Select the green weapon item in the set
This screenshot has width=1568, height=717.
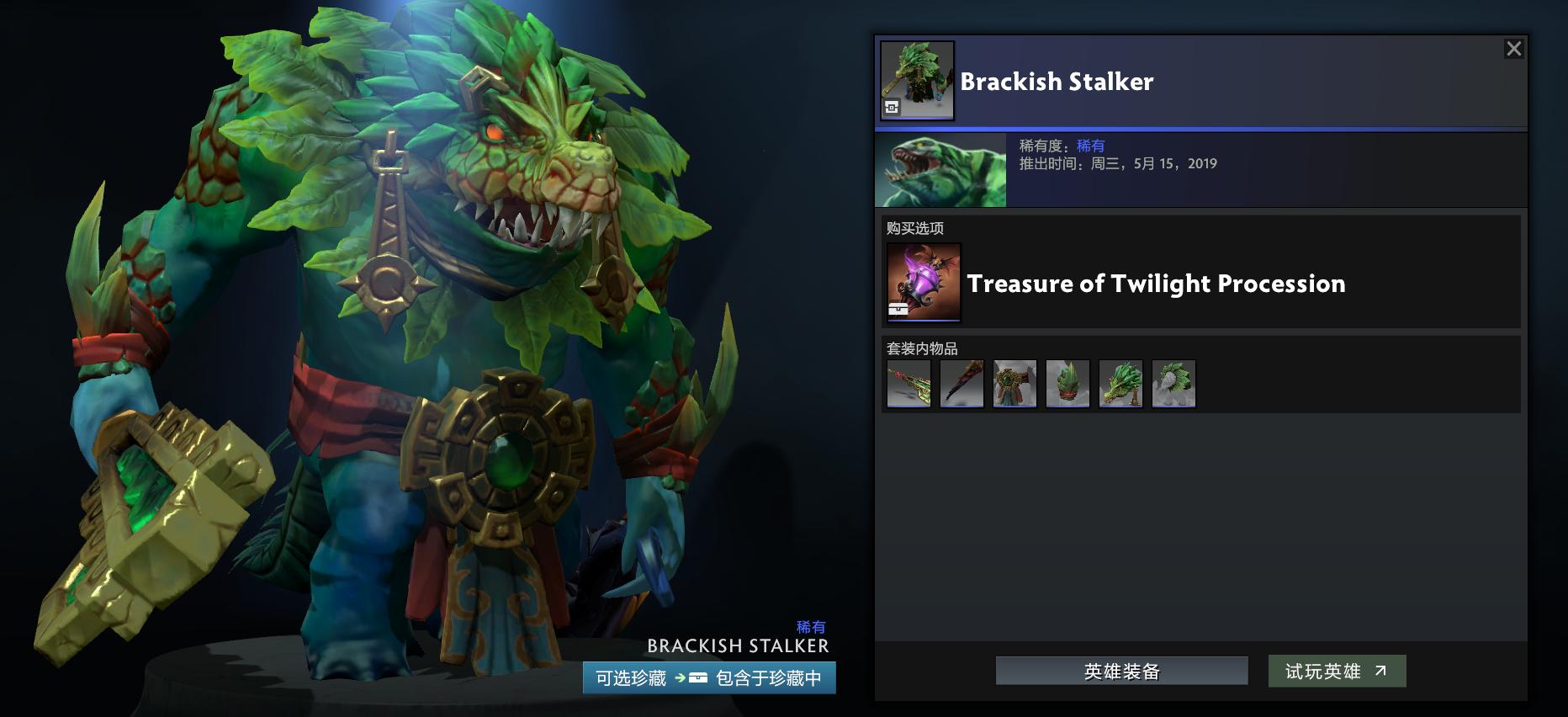click(908, 383)
